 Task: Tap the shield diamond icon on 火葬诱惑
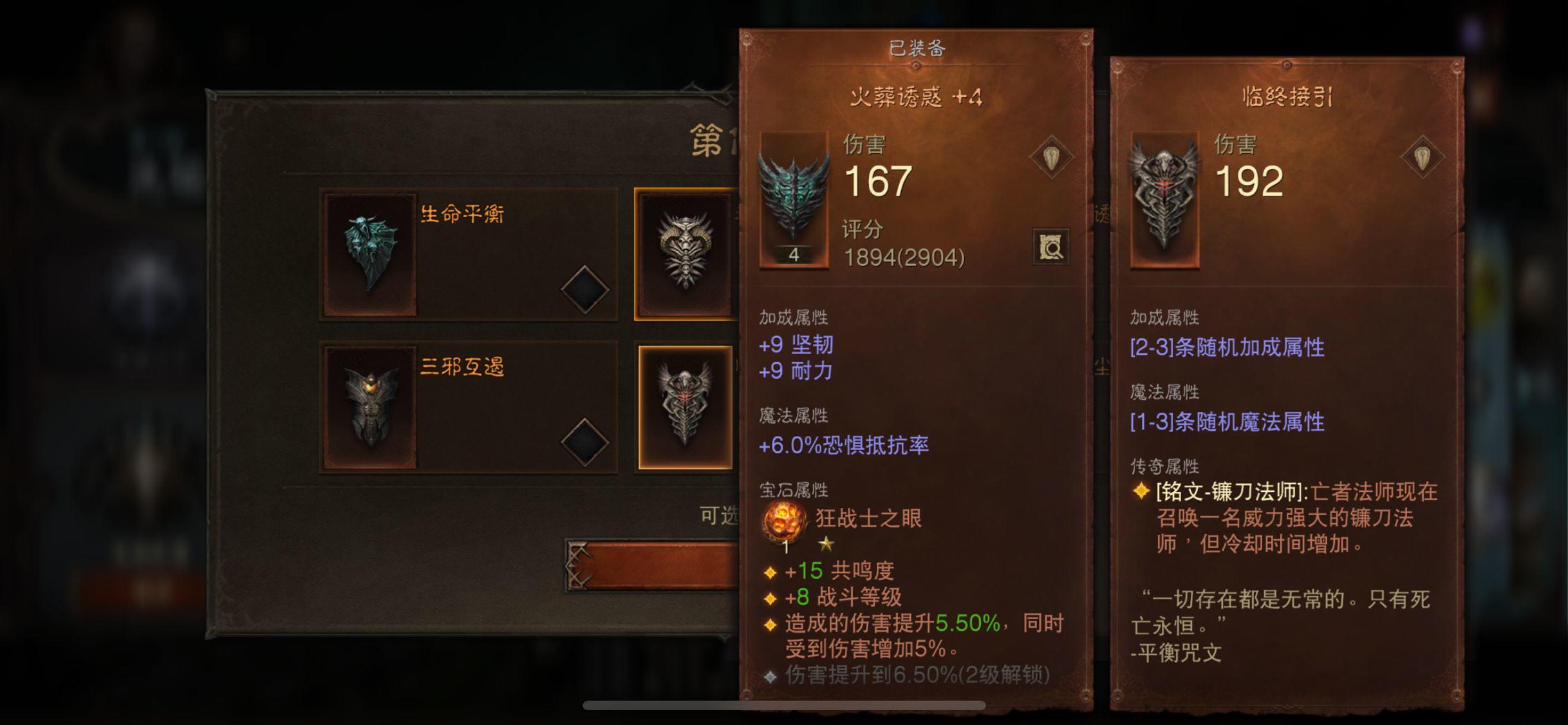(1051, 158)
